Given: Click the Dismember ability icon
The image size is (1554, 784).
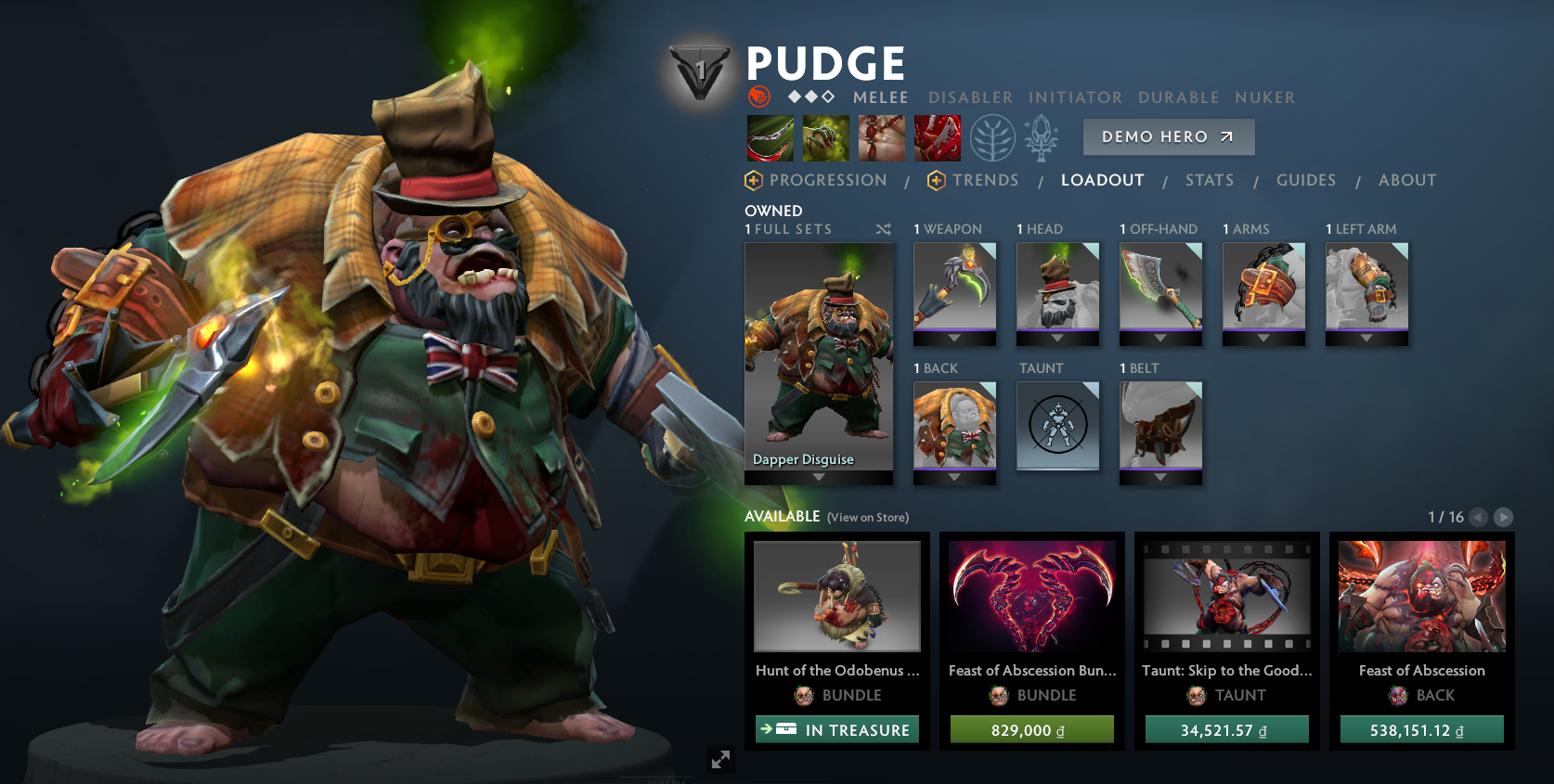Looking at the screenshot, I should point(937,137).
